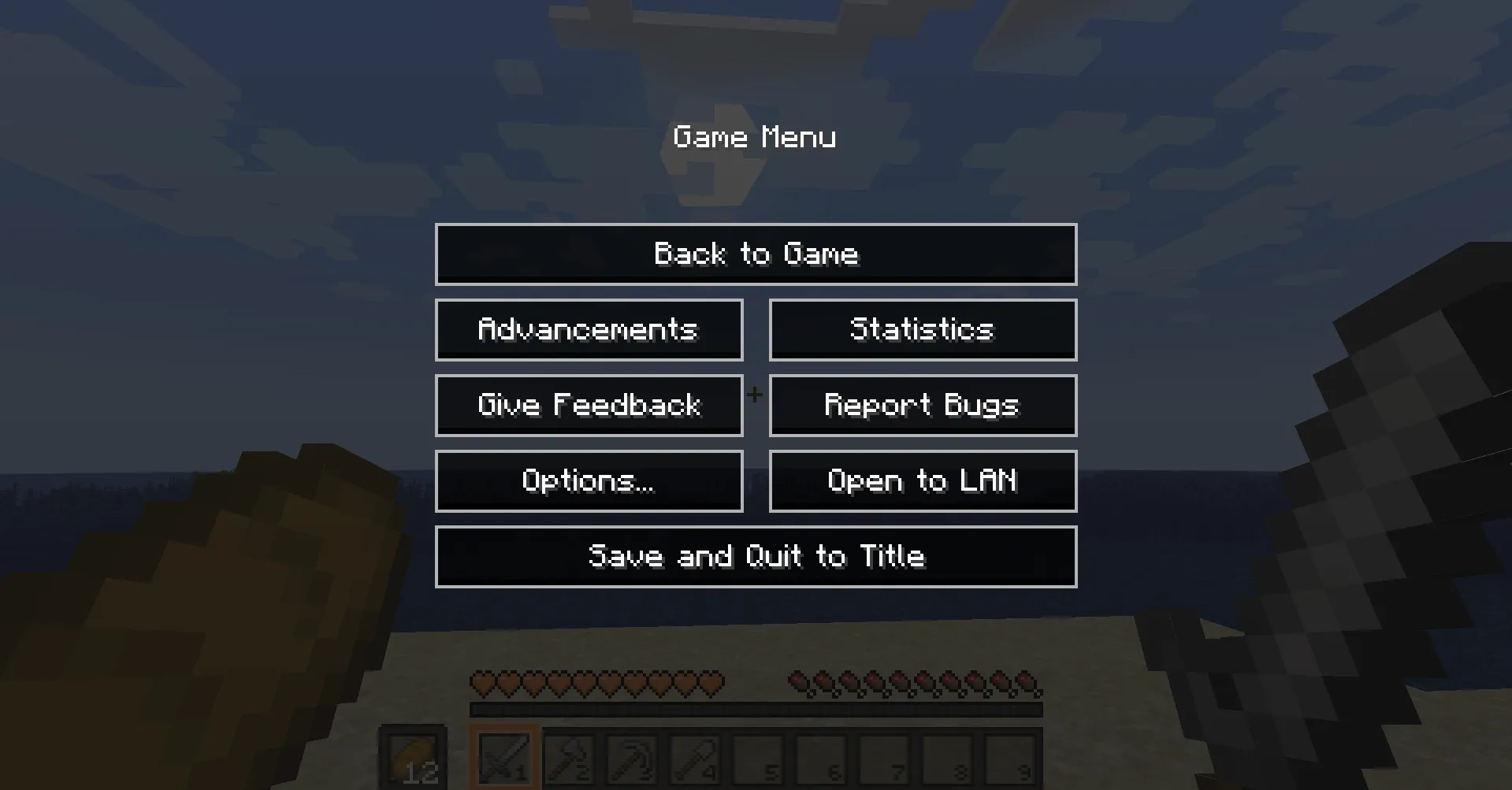Click Give Feedback
The height and width of the screenshot is (790, 1512).
(588, 405)
